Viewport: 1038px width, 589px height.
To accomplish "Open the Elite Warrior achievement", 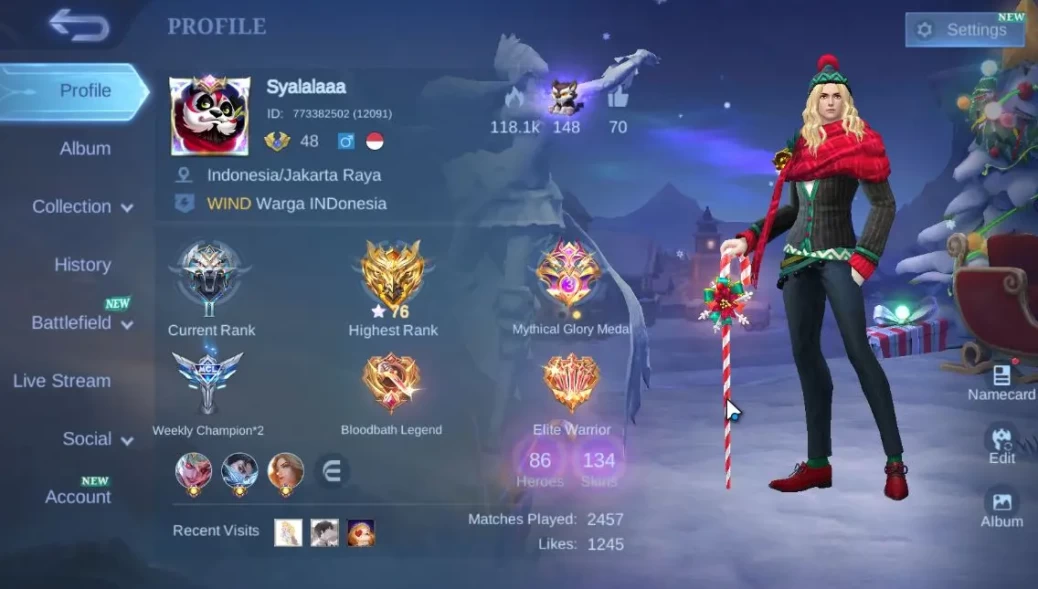I will point(571,385).
